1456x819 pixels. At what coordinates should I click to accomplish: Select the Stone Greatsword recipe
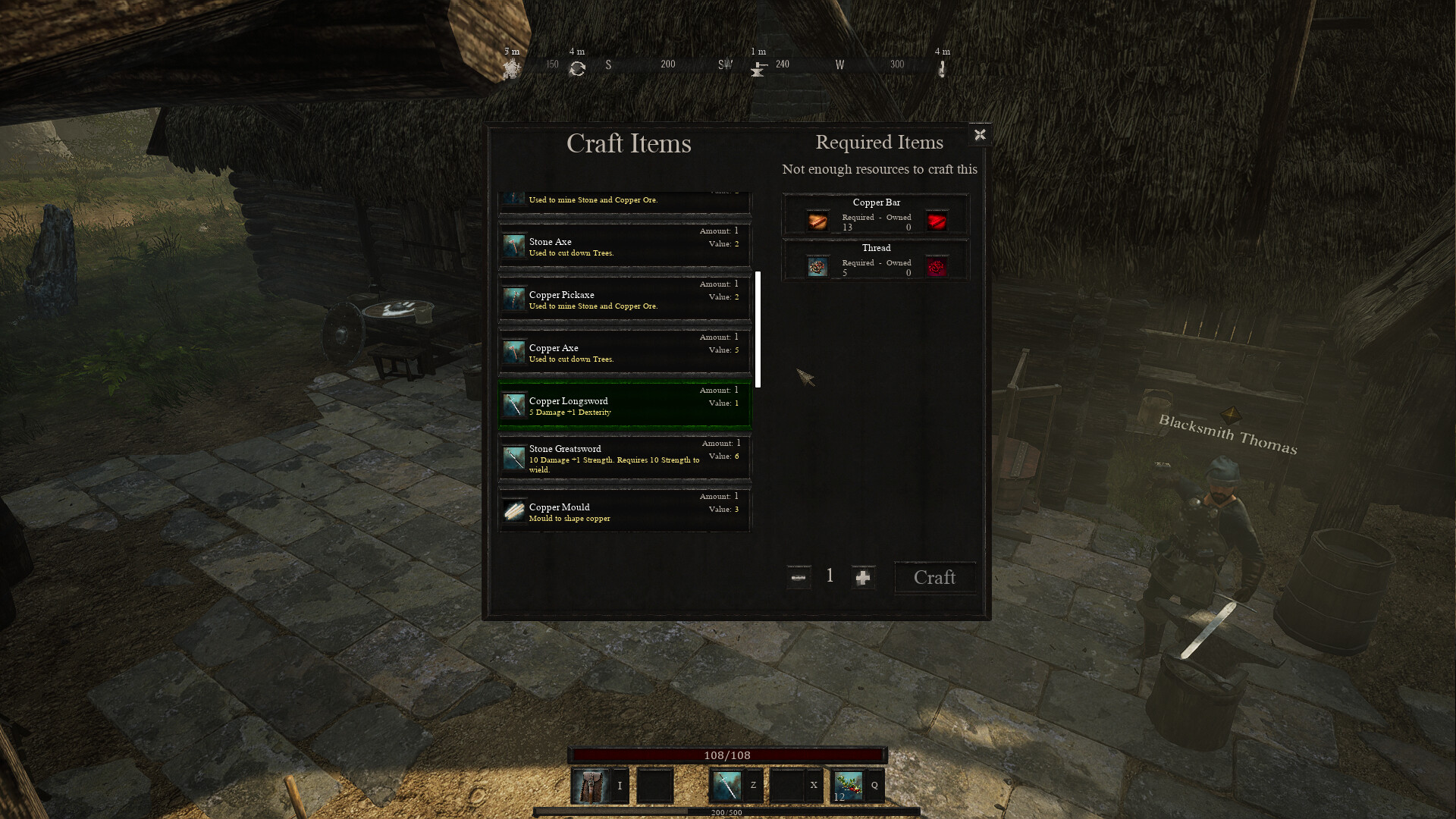click(x=624, y=457)
